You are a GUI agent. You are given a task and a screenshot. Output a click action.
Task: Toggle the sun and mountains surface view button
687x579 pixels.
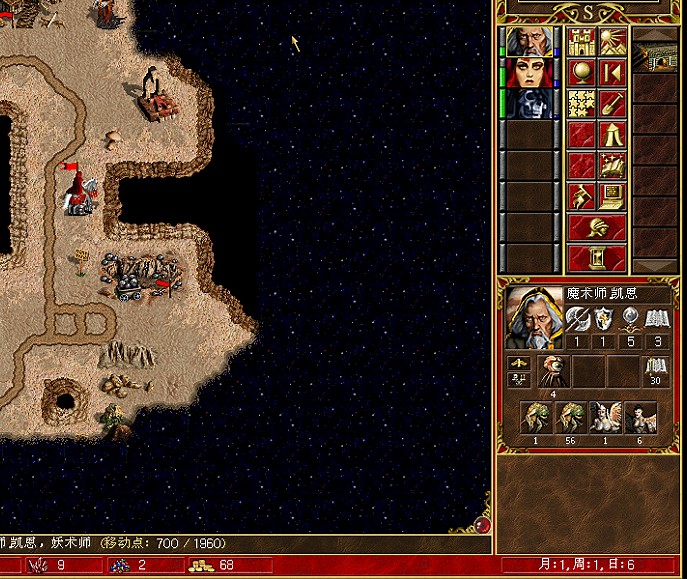612,42
